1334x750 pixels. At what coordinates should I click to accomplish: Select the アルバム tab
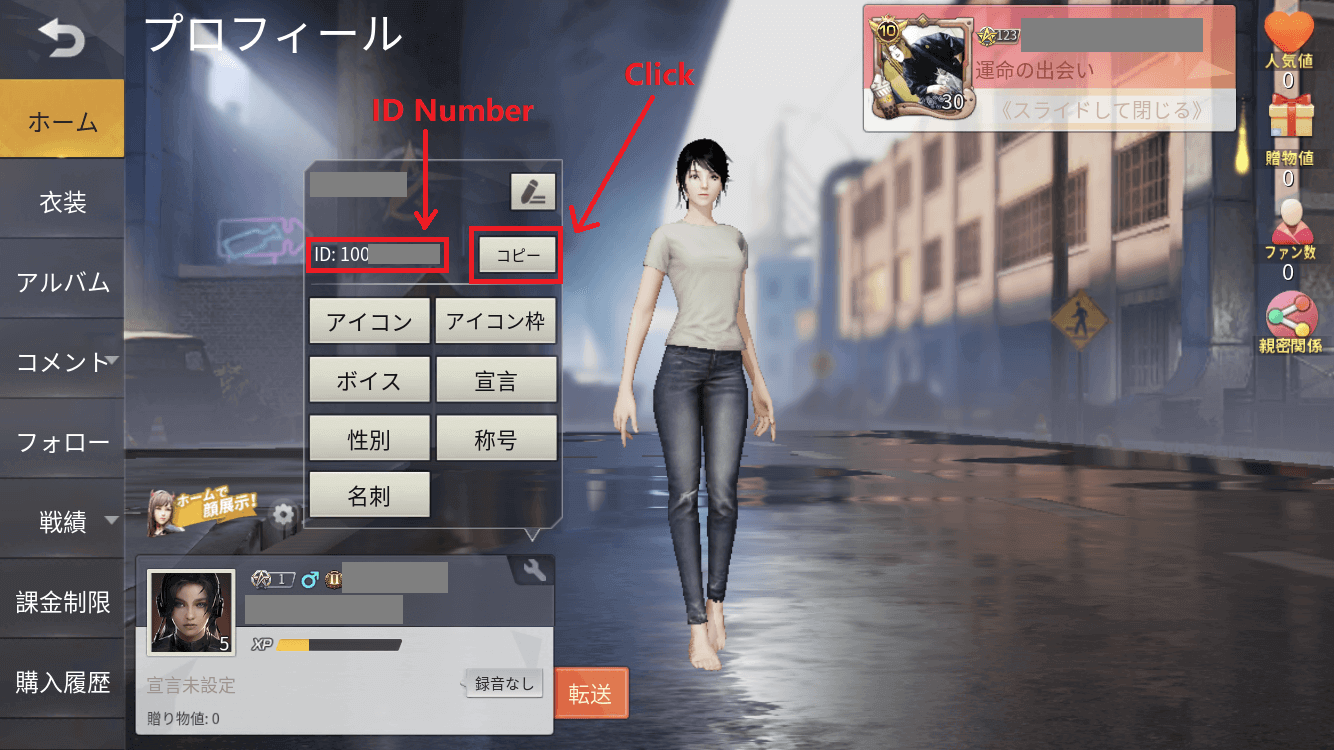click(x=62, y=282)
